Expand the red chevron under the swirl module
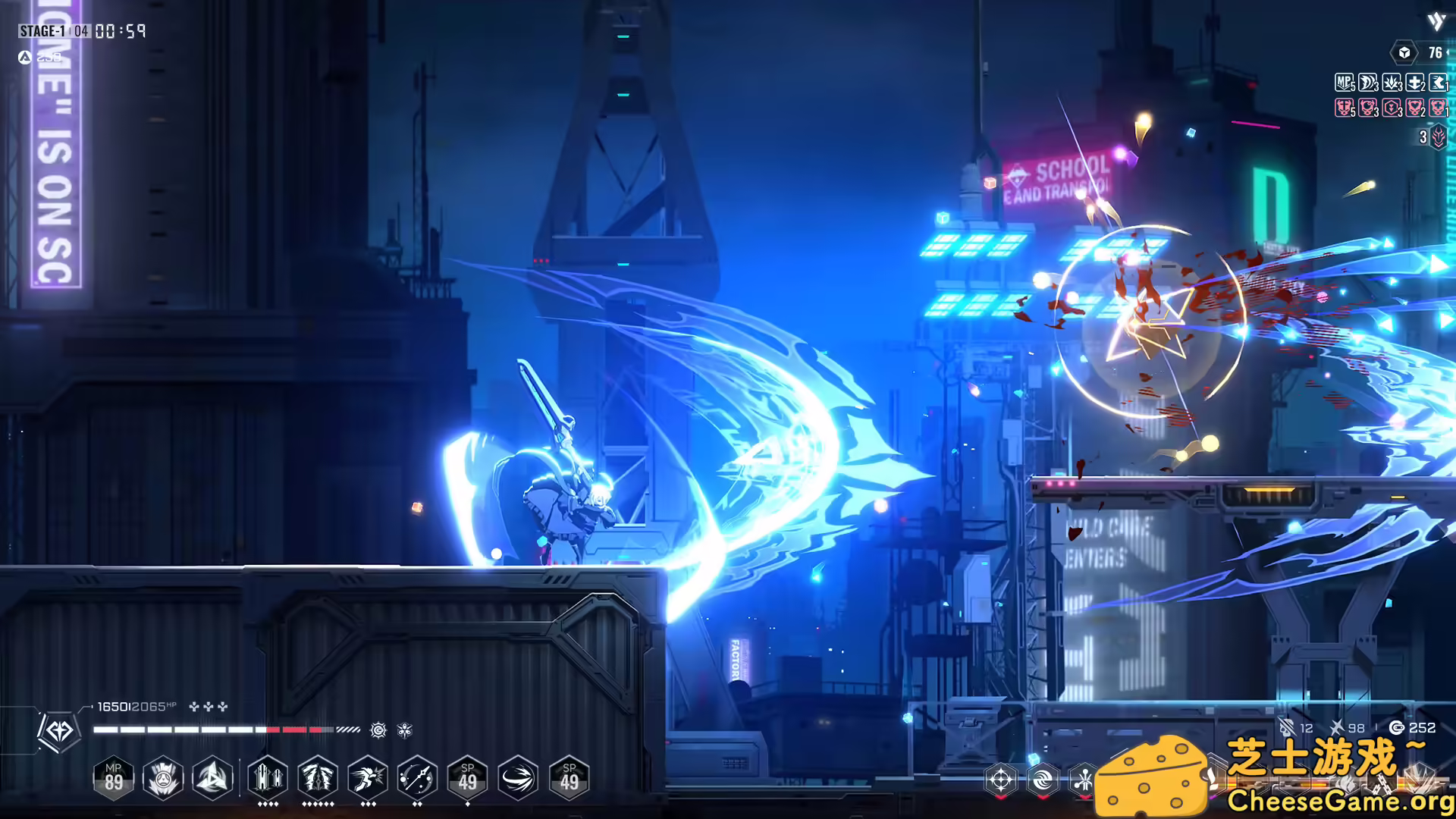The image size is (1456, 819). click(1042, 798)
